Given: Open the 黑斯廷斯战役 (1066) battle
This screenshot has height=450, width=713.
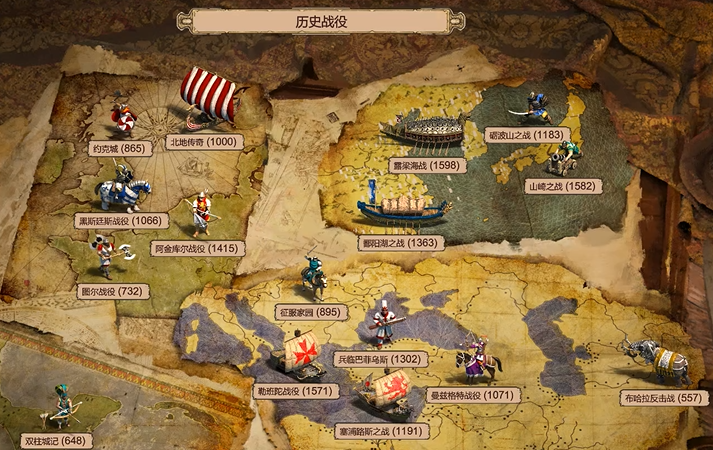Looking at the screenshot, I should (x=116, y=221).
